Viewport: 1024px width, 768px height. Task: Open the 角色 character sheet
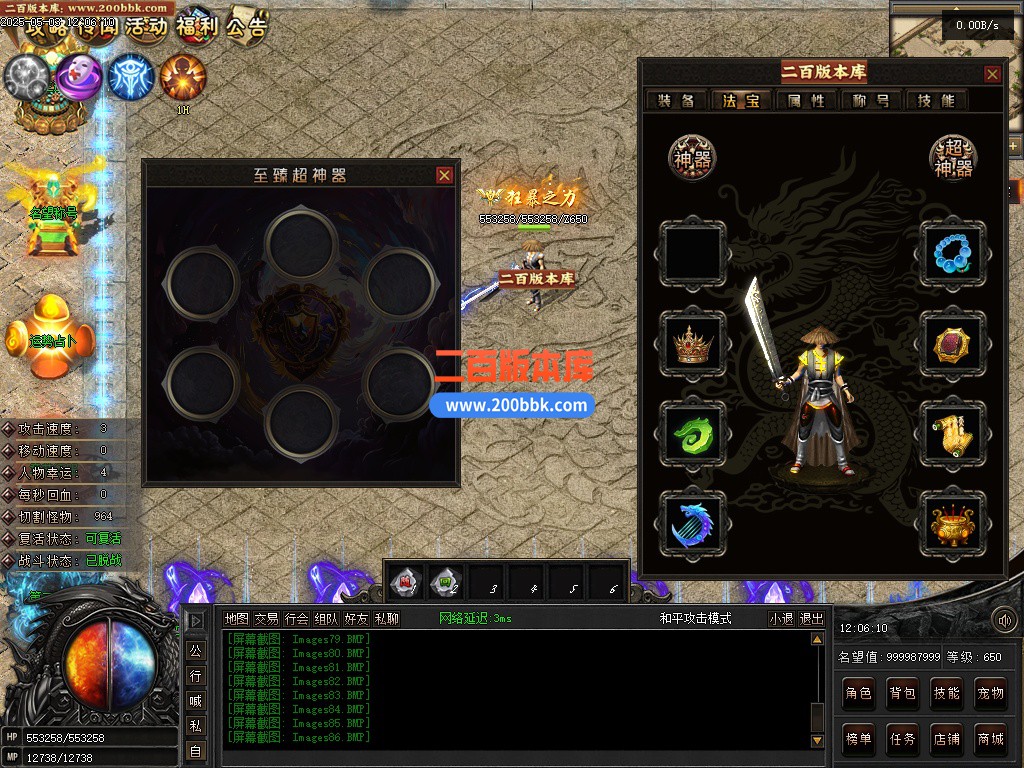pos(858,693)
